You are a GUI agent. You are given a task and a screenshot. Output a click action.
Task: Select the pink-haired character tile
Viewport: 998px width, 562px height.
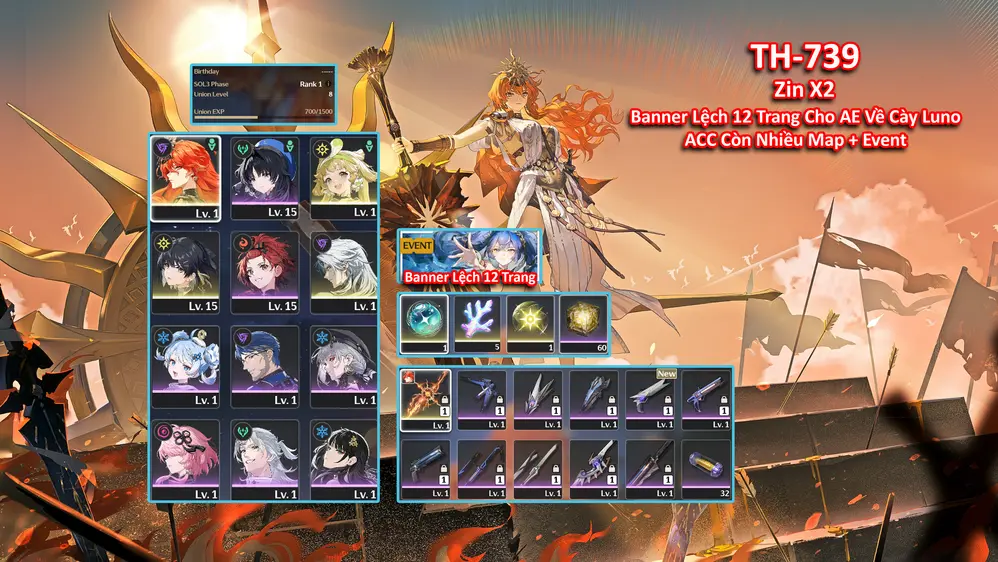185,459
